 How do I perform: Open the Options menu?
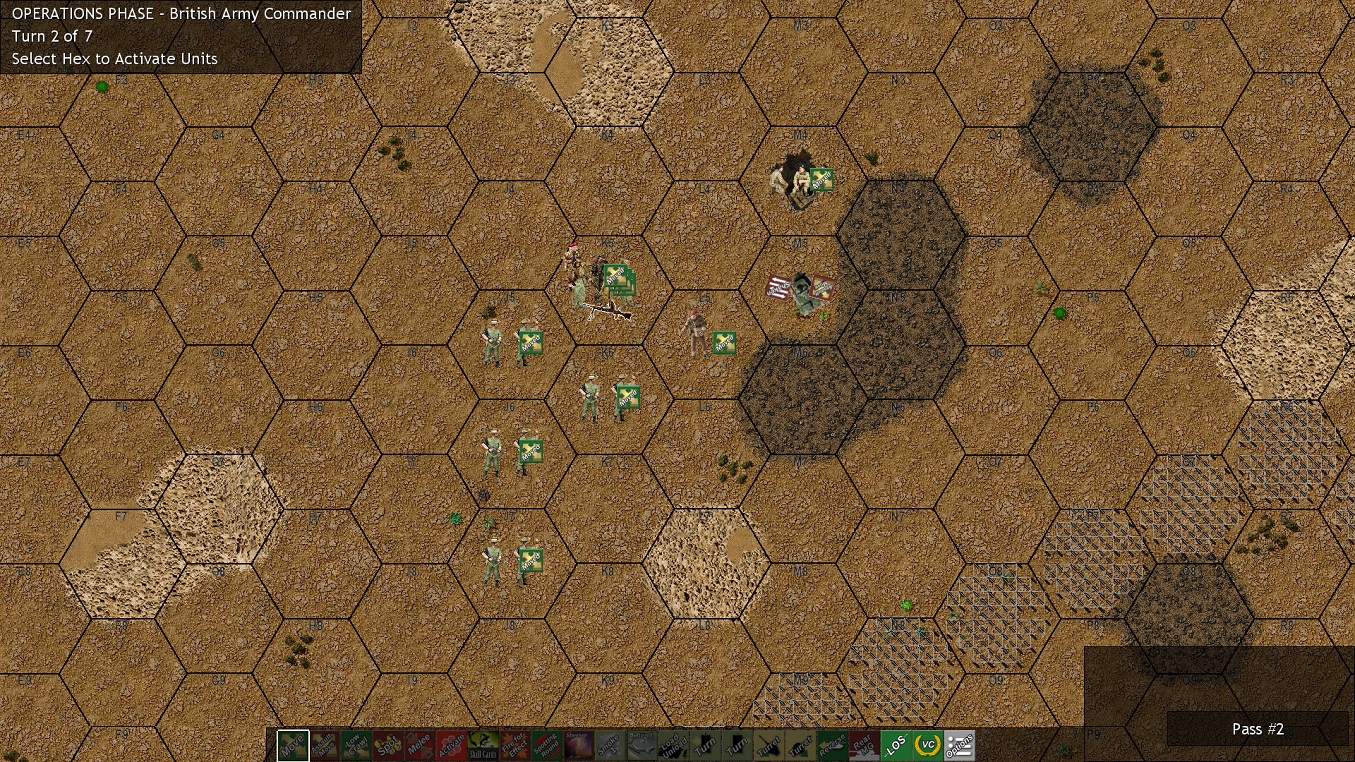pos(961,744)
